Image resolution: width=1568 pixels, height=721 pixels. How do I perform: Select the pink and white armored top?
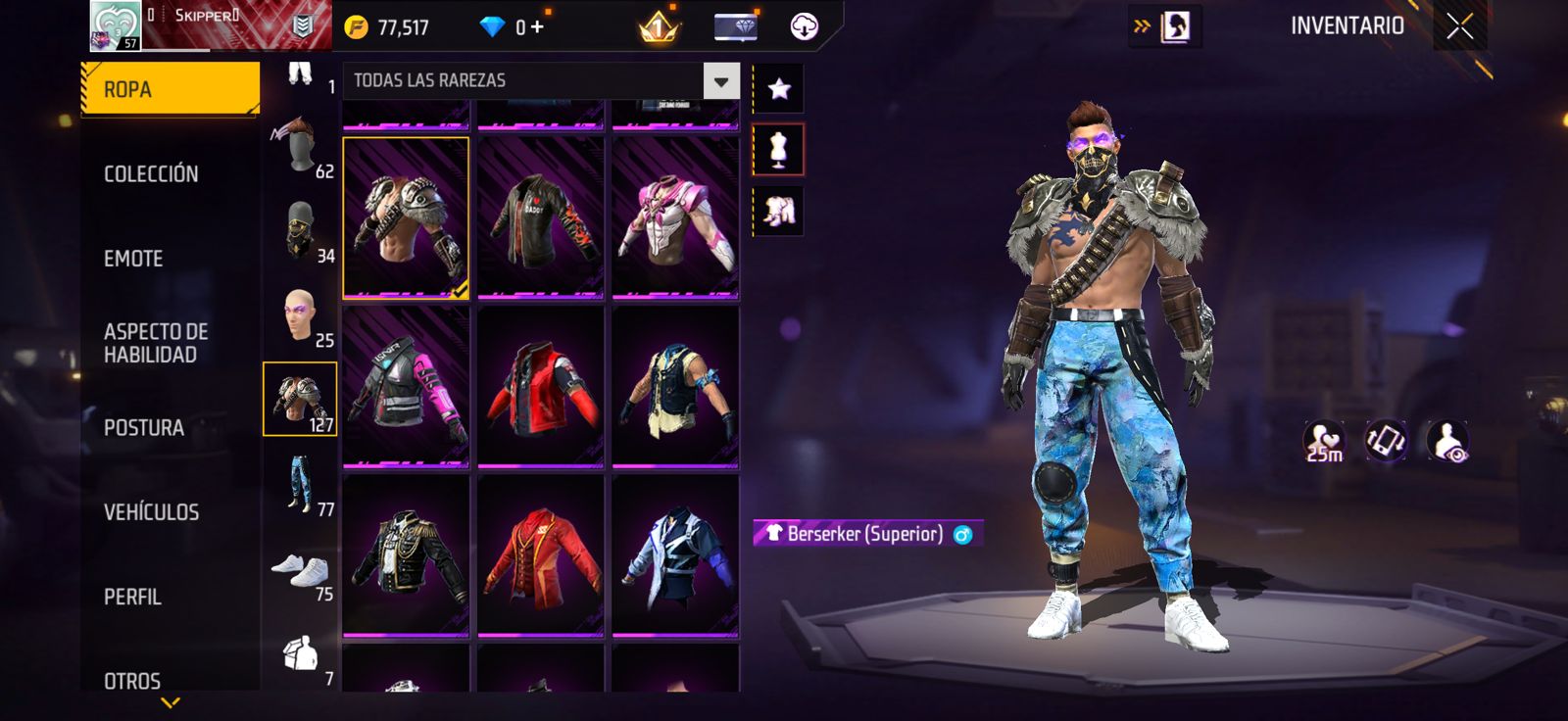[x=675, y=217]
